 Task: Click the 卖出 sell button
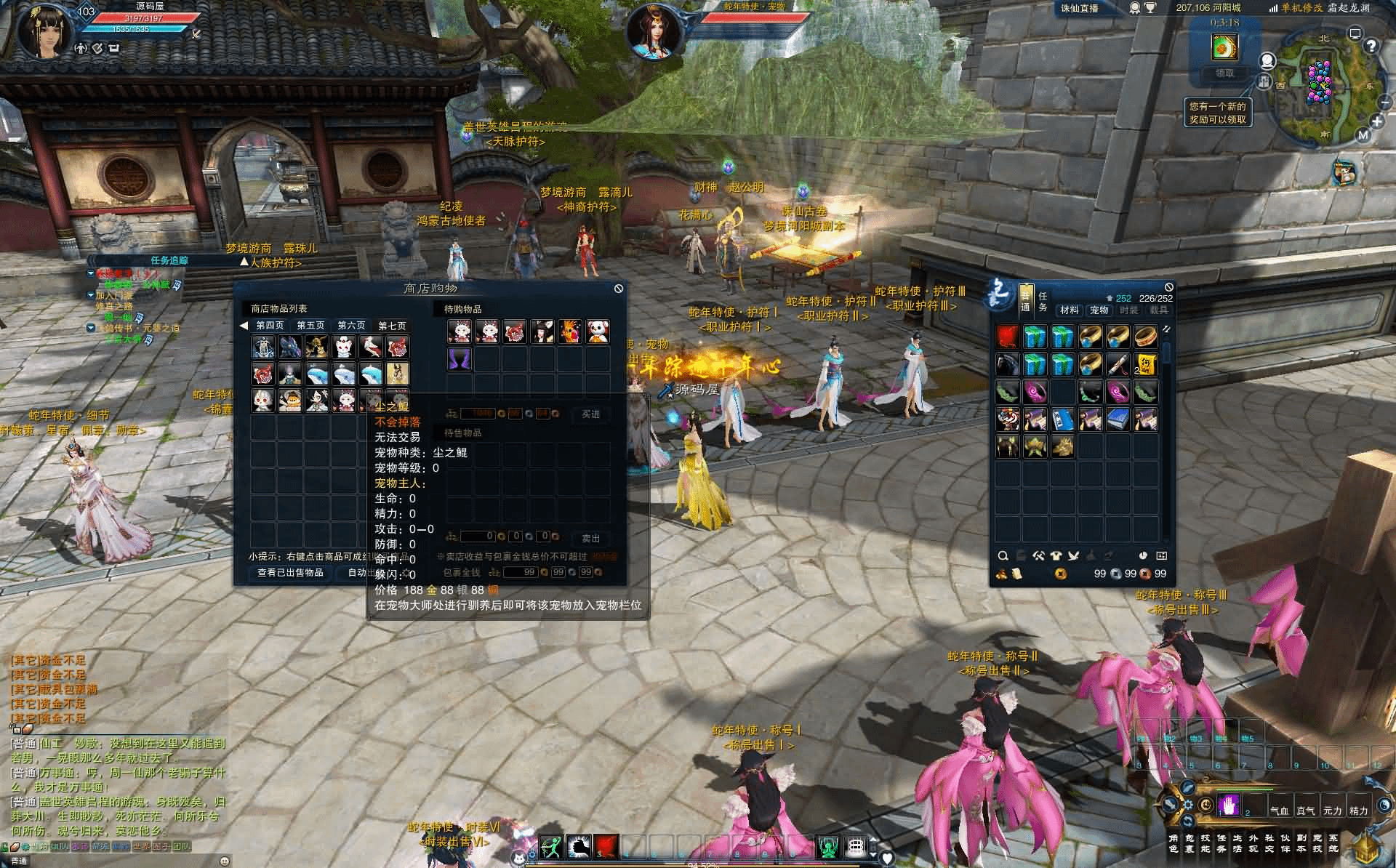(590, 539)
